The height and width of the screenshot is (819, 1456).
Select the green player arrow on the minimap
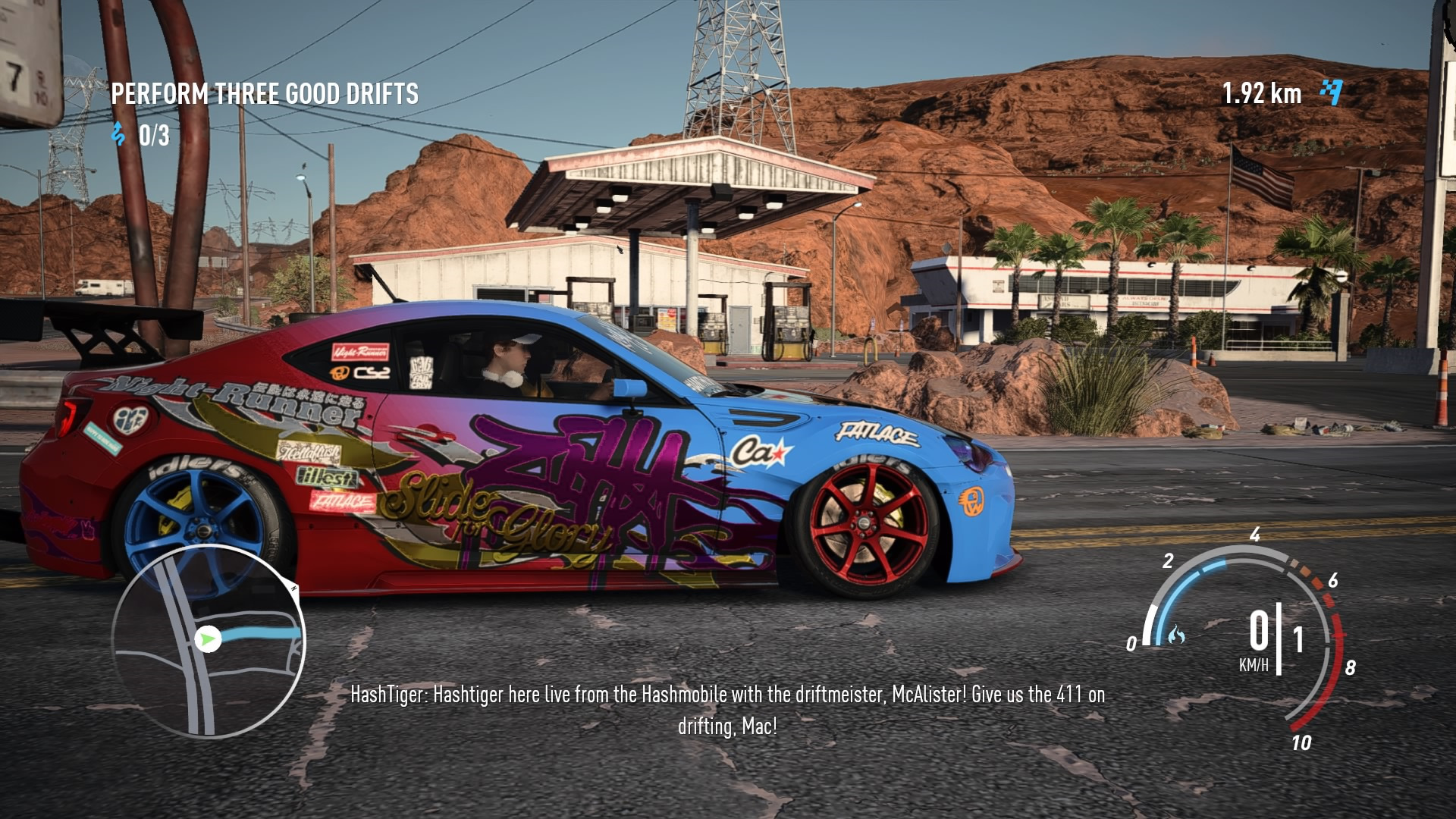coord(207,639)
